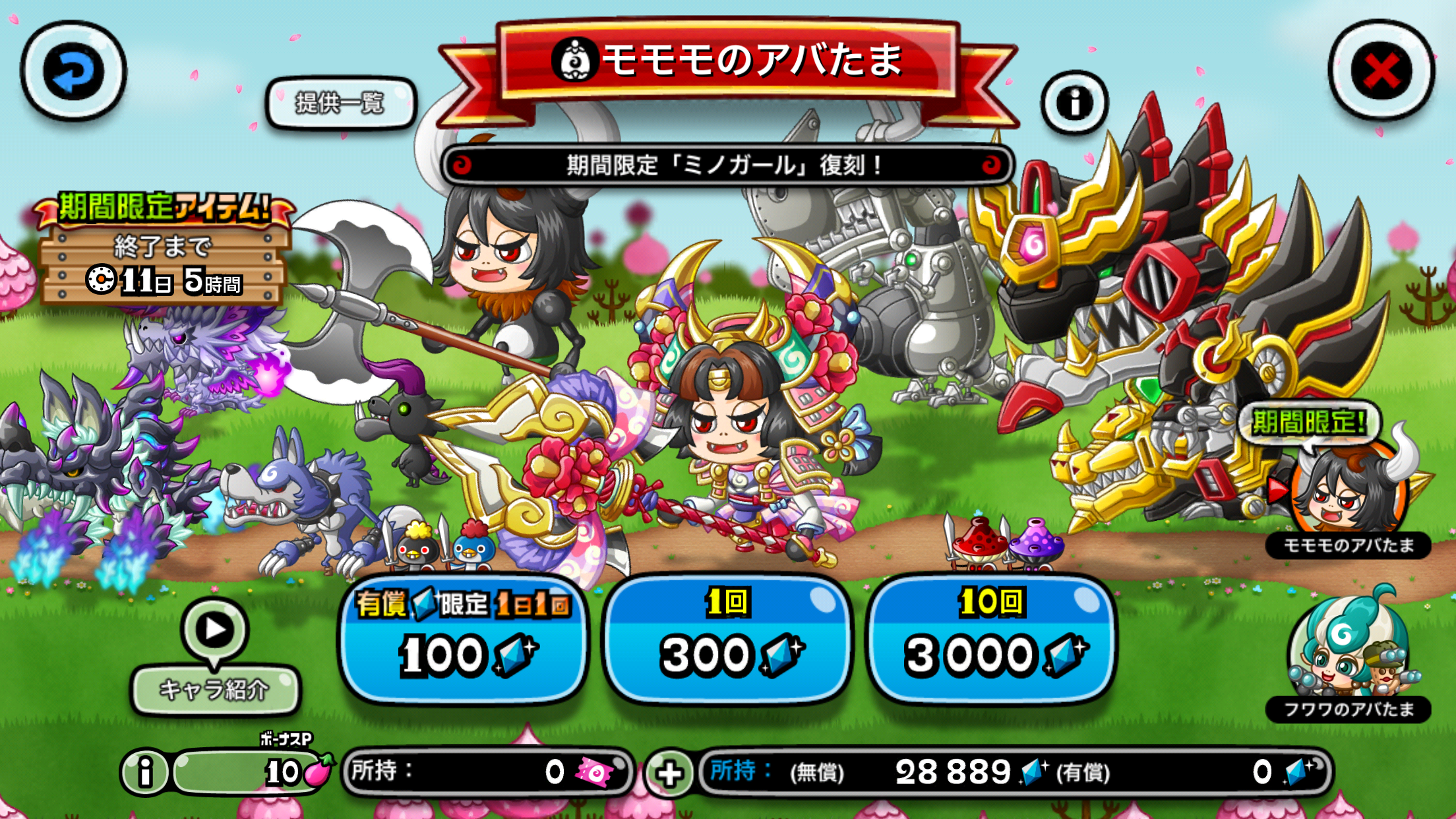This screenshot has width=1456, height=819.
Task: Draw 10 times for 3000 gems
Action: click(990, 638)
